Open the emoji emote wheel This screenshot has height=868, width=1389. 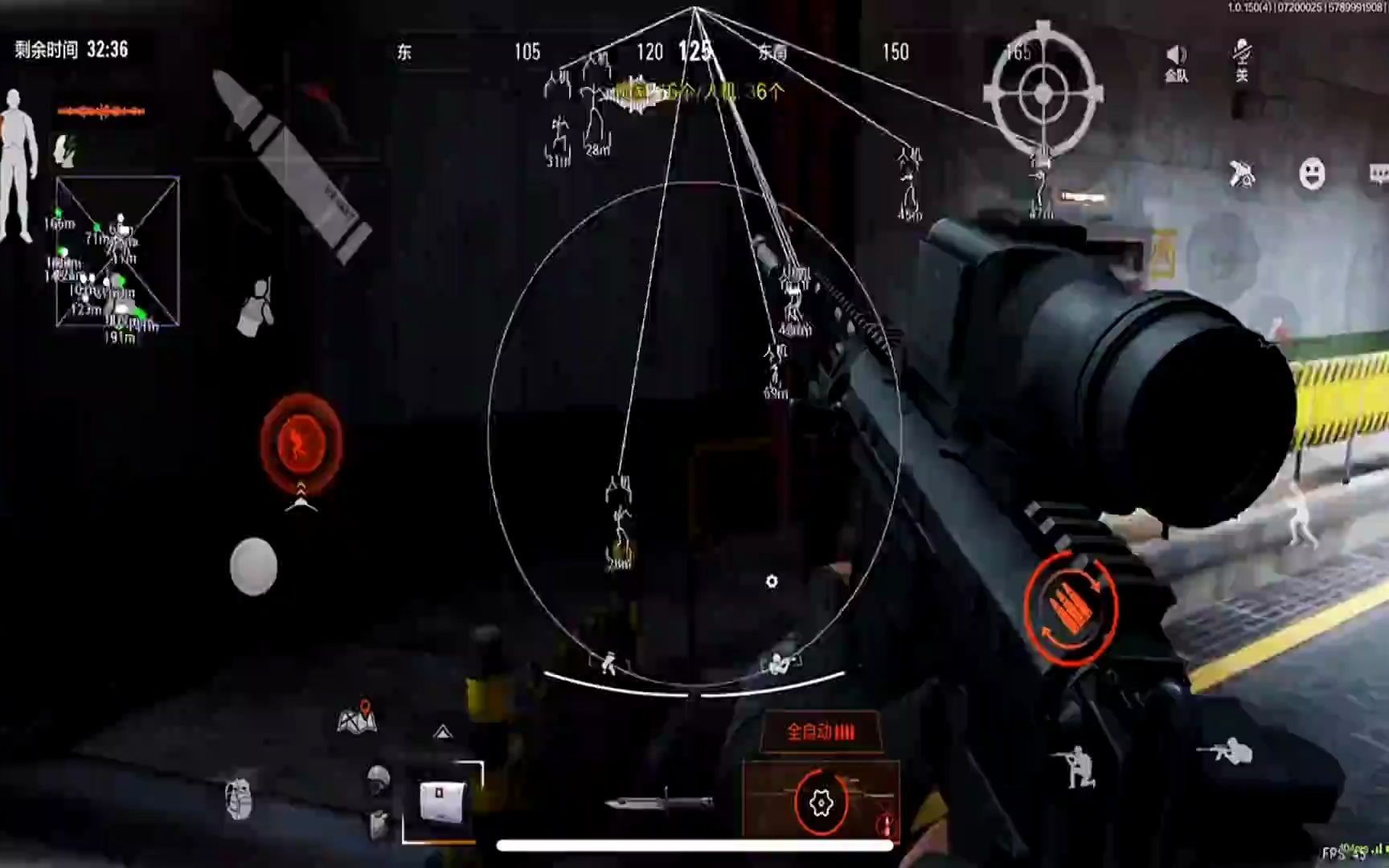coord(1312,174)
